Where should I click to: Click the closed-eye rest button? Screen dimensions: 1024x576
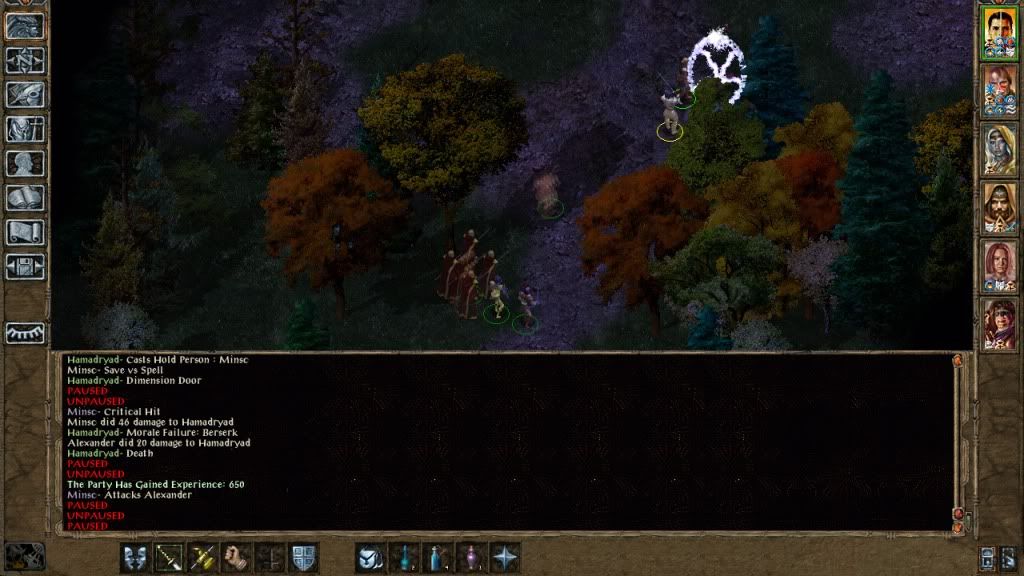point(25,332)
